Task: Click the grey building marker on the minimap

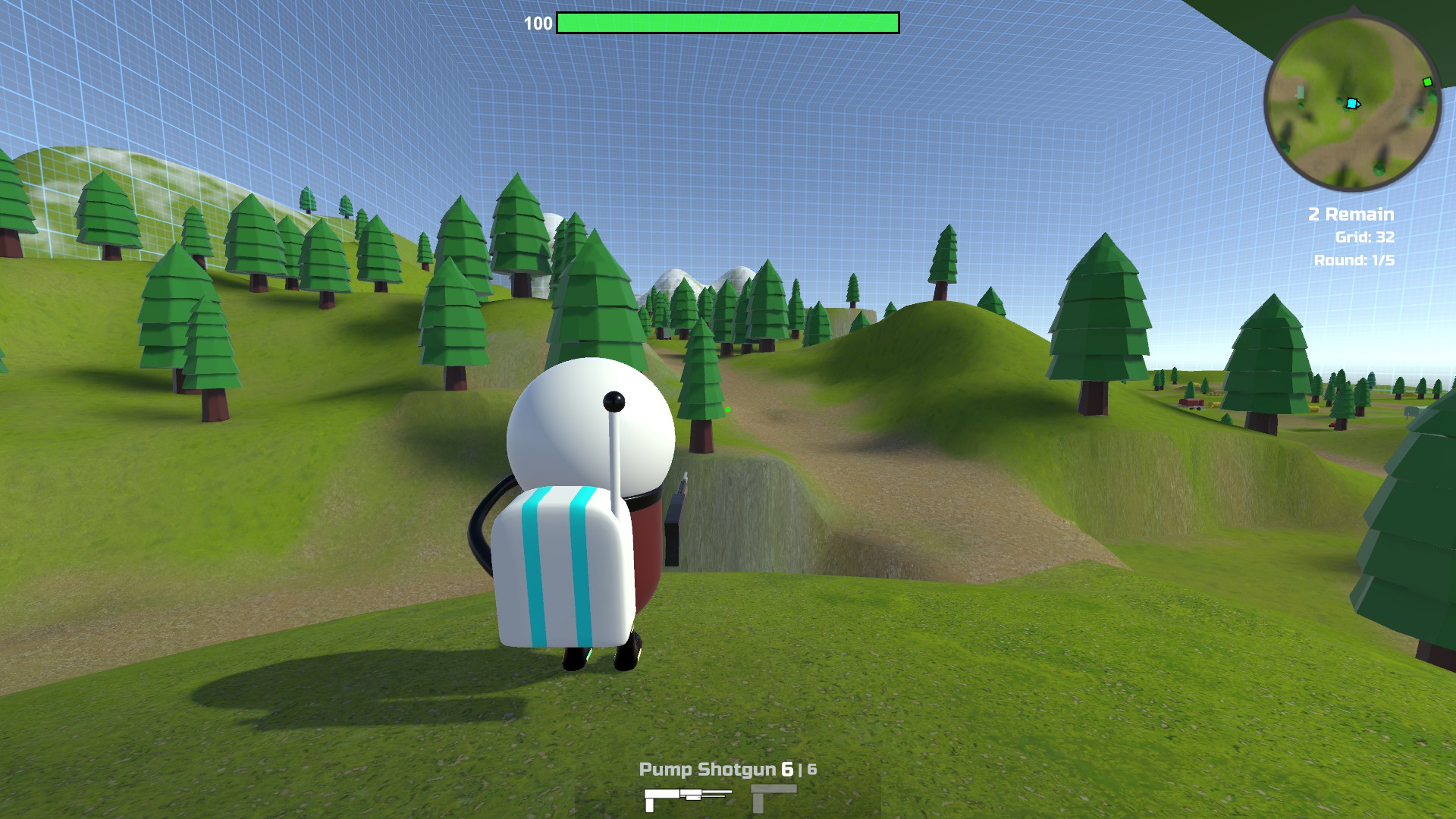Action: point(1300,92)
